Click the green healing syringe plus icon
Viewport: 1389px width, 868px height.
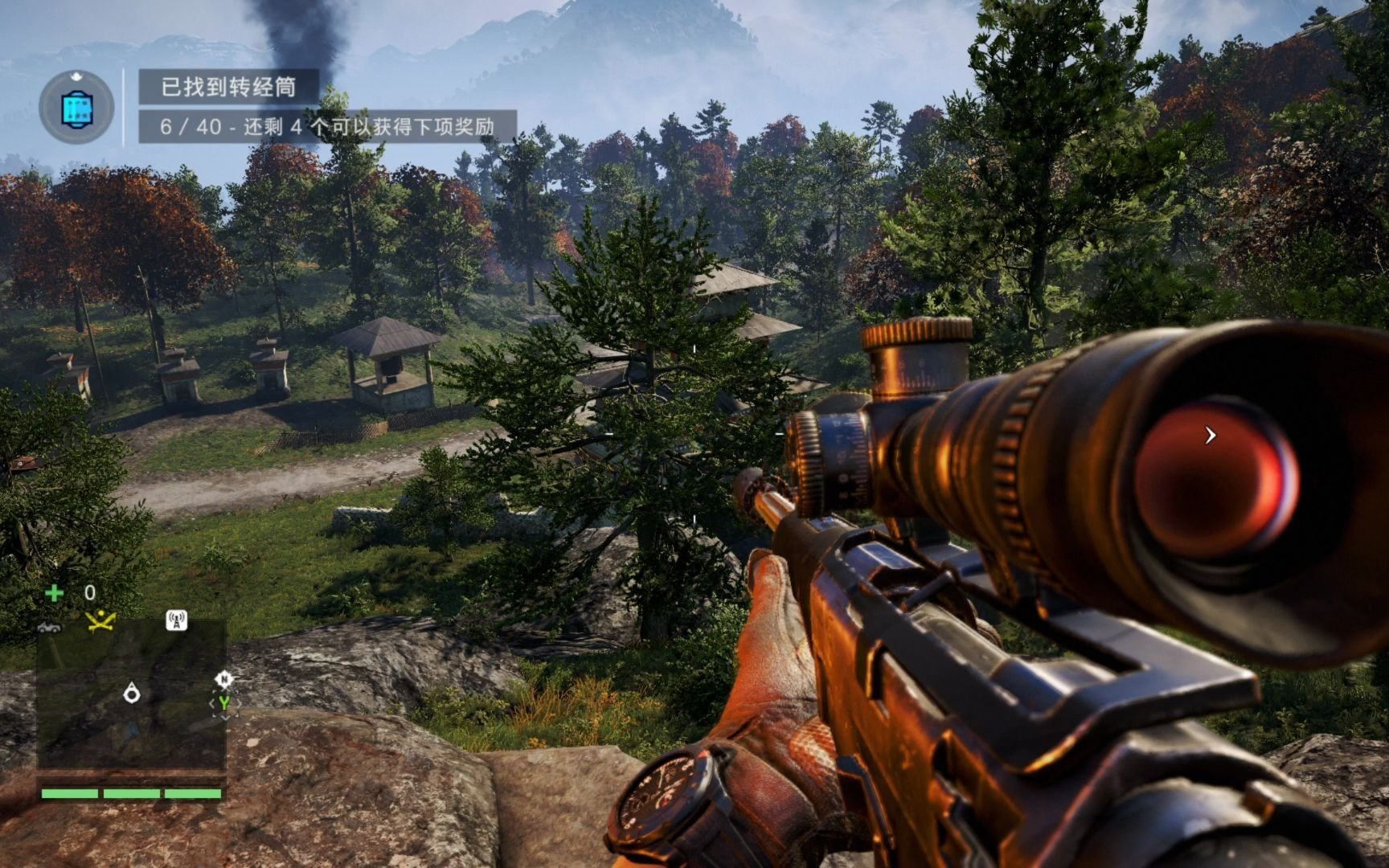pos(54,593)
